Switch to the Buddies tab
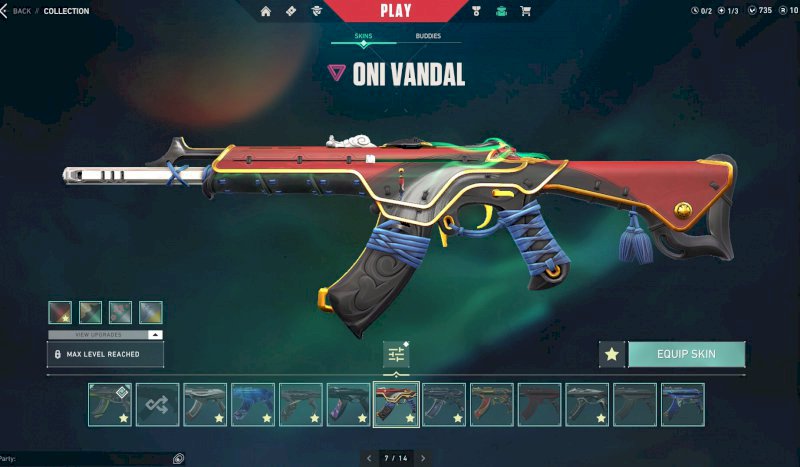Image resolution: width=800 pixels, height=467 pixels. (x=428, y=37)
